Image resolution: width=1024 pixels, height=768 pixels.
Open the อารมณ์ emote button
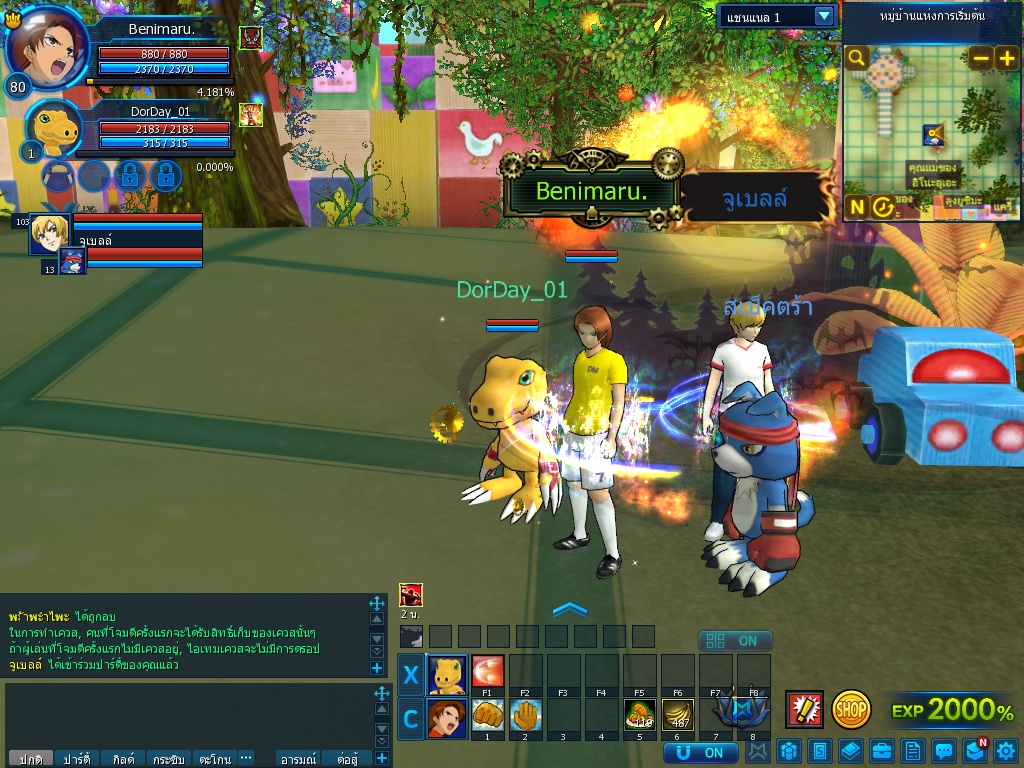(x=300, y=759)
